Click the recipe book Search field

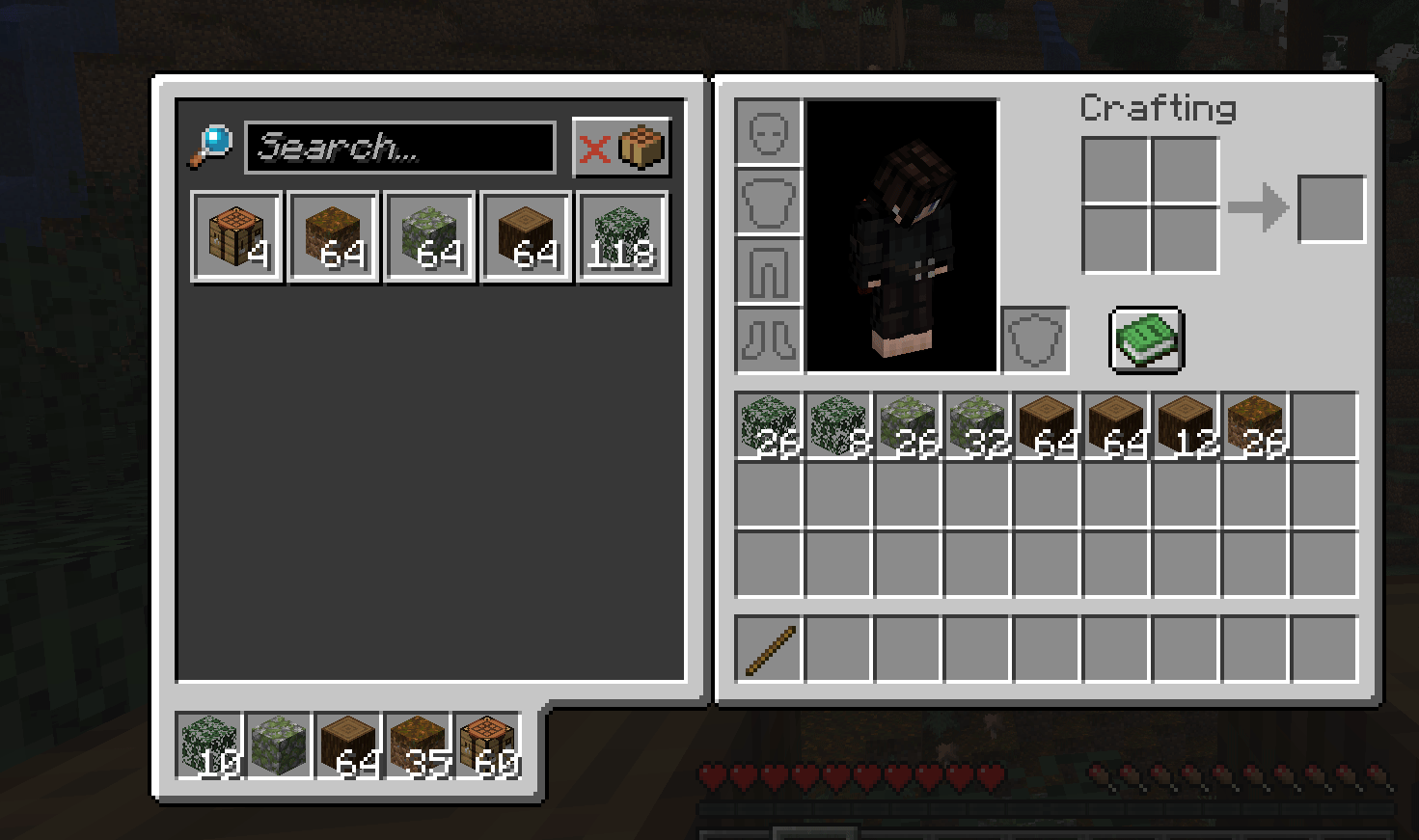point(399,148)
